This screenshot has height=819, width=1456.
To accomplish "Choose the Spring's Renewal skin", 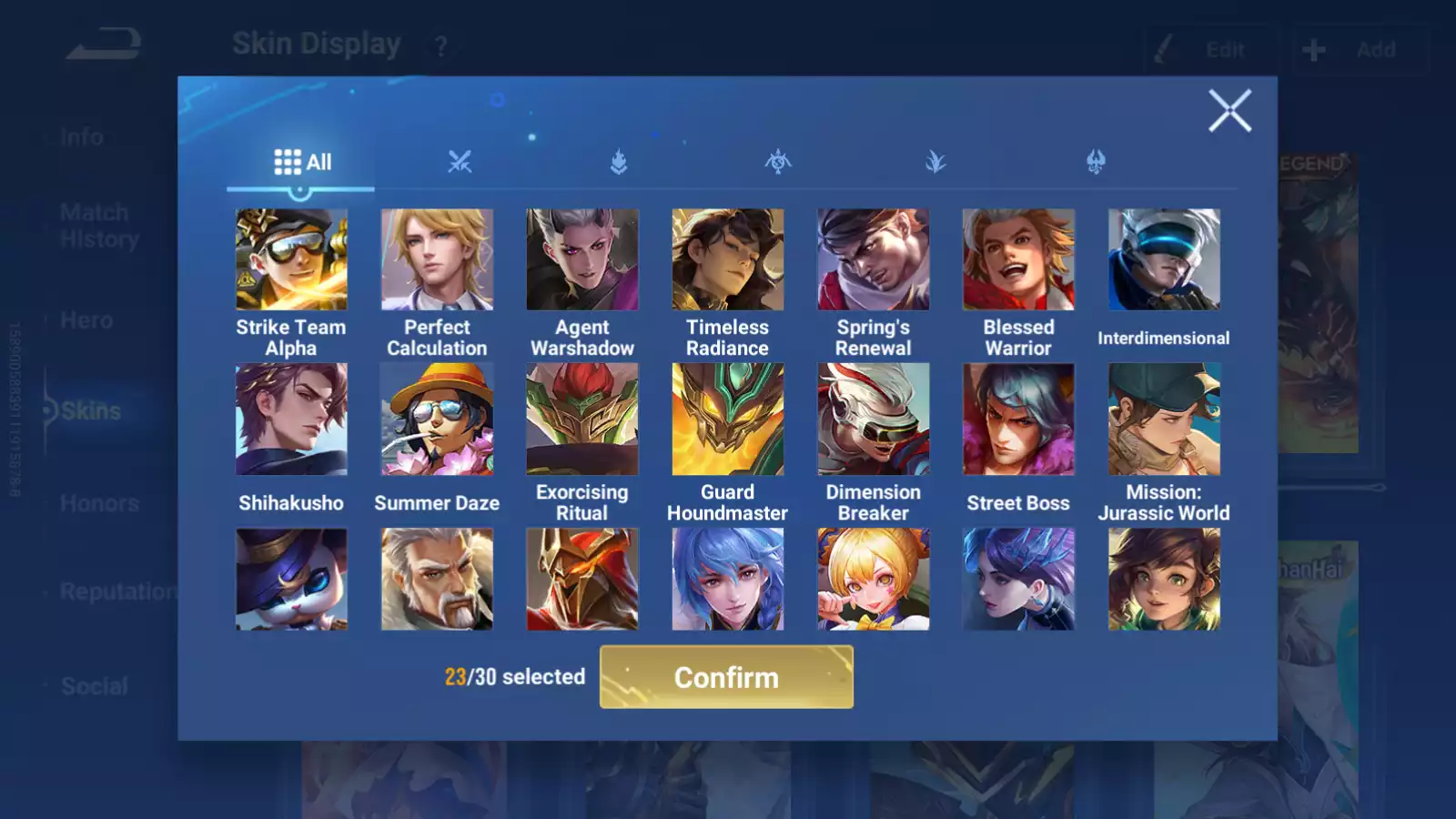I will 874,260.
